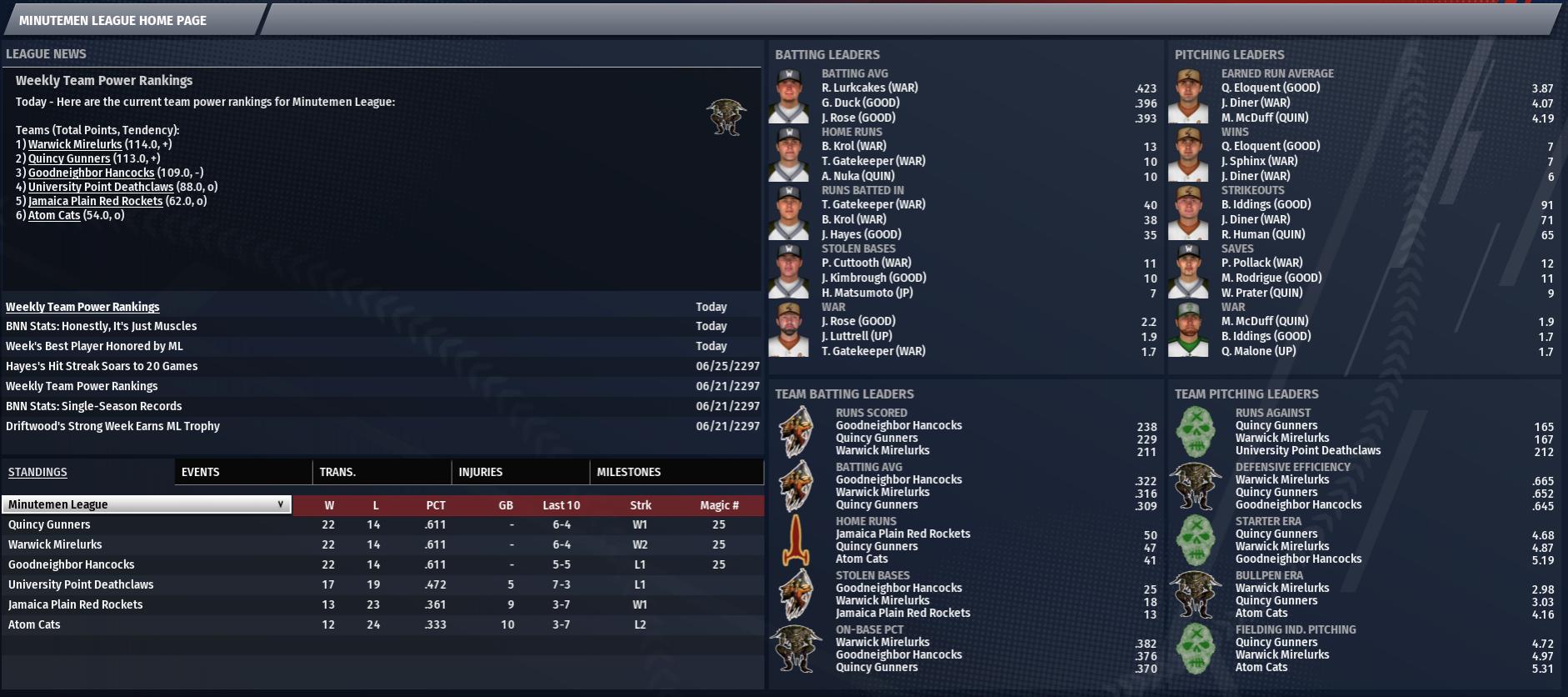Select the Standings tab
This screenshot has width=1568, height=697.
pos(37,472)
